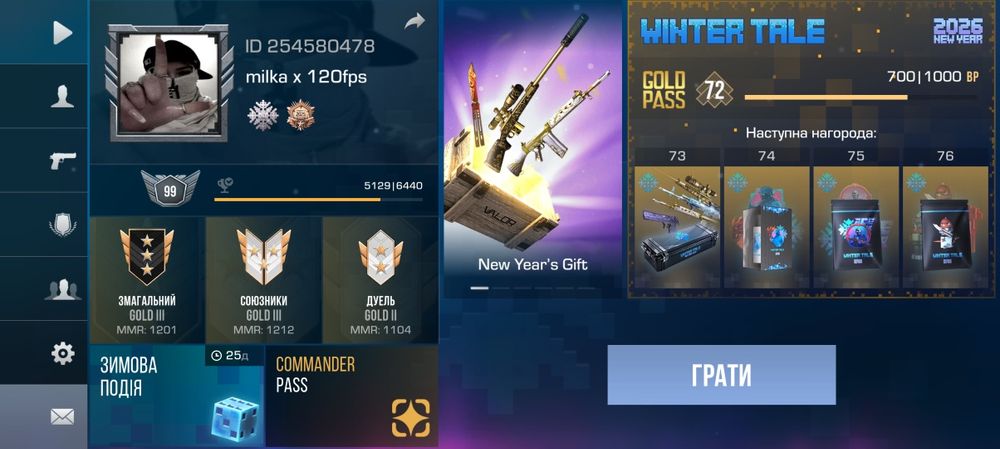The height and width of the screenshot is (449, 1000).
Task: Open the gear settings menu
Action: click(x=62, y=352)
